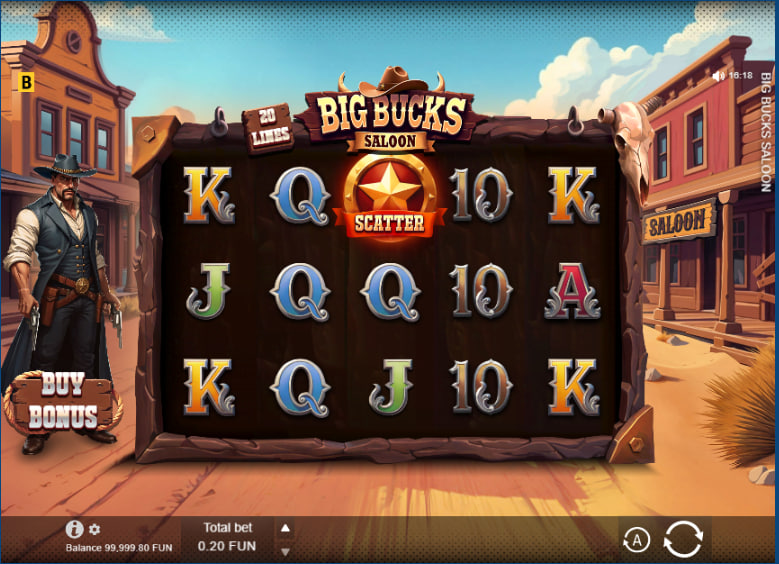The width and height of the screenshot is (779, 564).
Task: Increase total bet with the up arrow
Action: tap(285, 528)
